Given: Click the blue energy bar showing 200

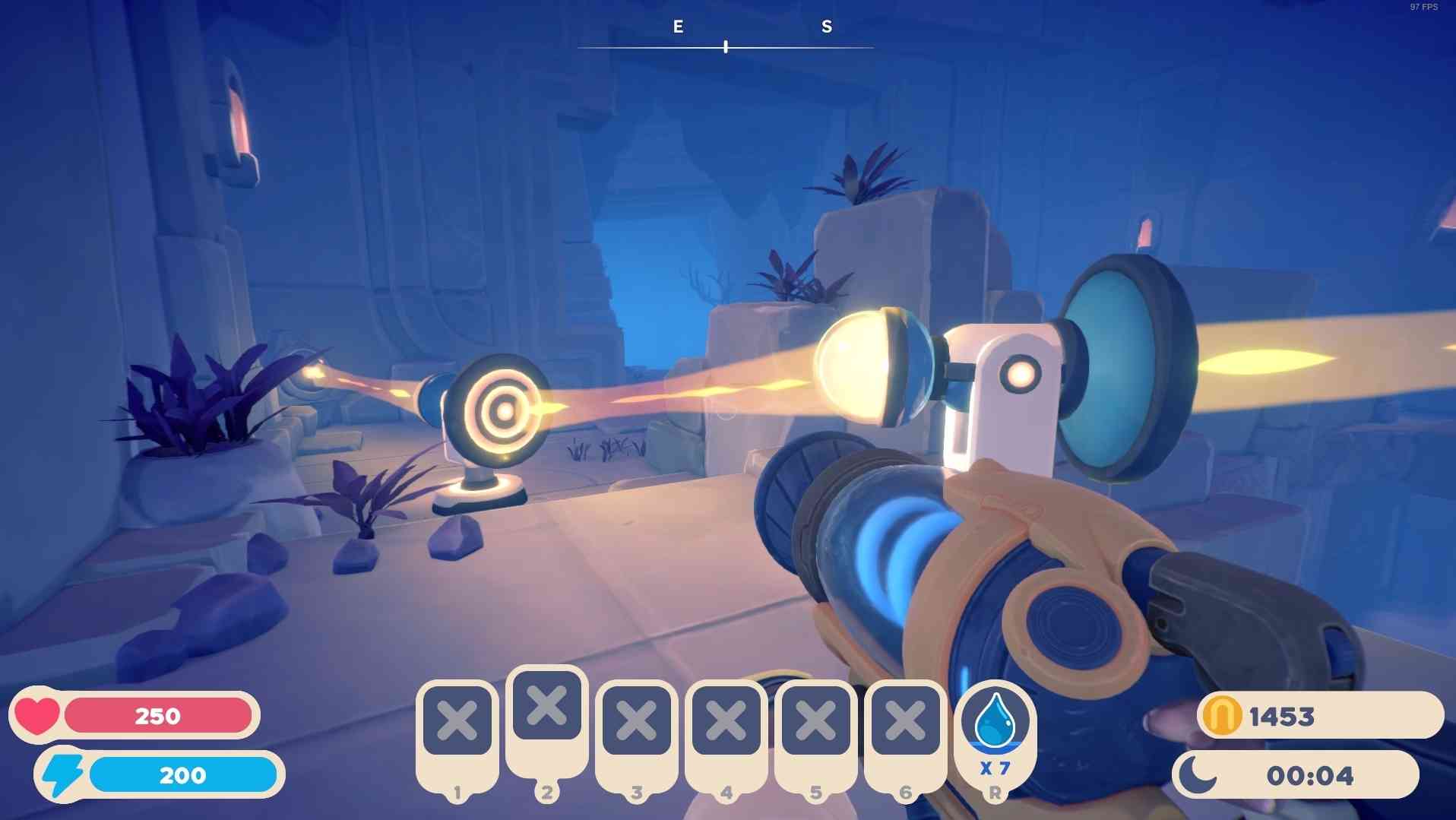Looking at the screenshot, I should point(182,774).
